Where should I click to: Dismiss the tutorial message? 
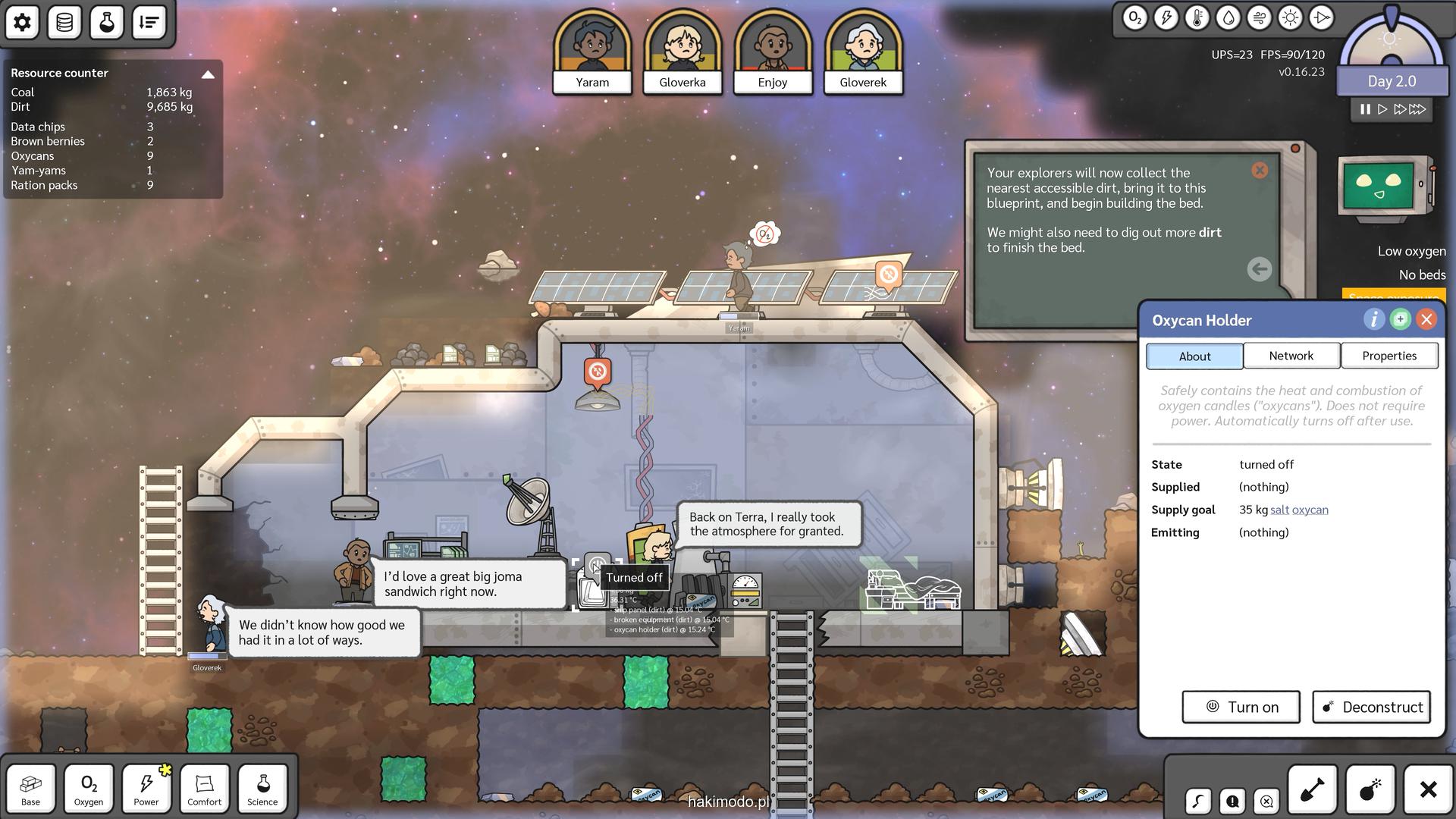[x=1260, y=171]
